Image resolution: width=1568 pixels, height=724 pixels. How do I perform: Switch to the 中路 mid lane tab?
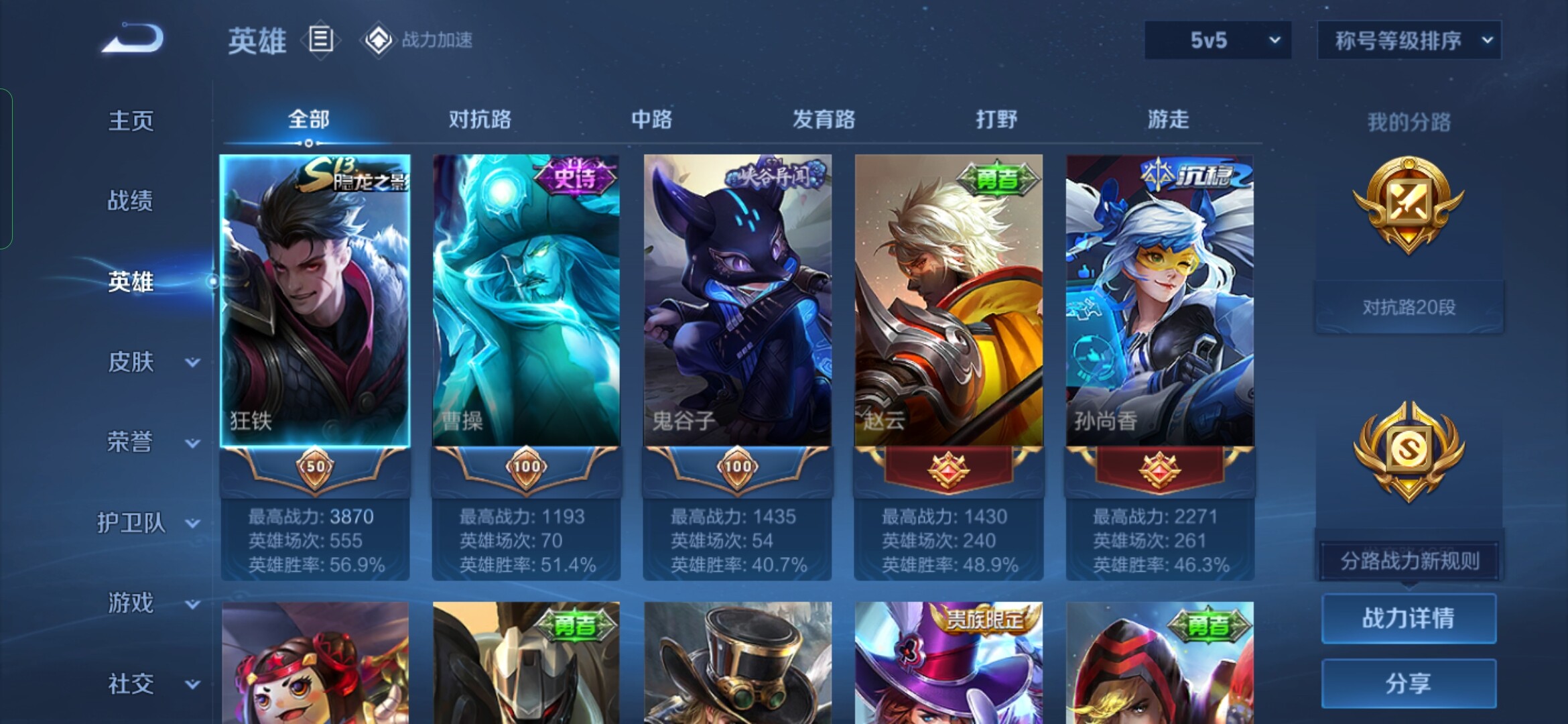coord(651,120)
